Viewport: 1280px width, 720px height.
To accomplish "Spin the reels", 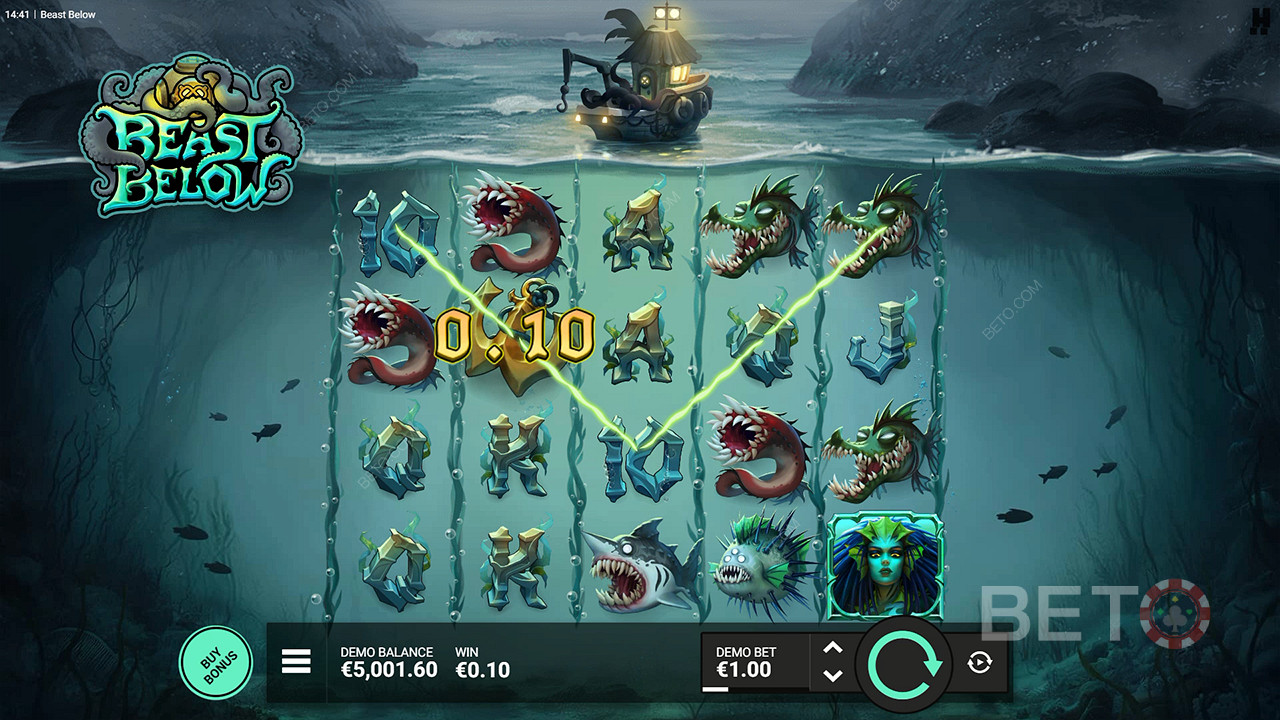I will [x=905, y=662].
